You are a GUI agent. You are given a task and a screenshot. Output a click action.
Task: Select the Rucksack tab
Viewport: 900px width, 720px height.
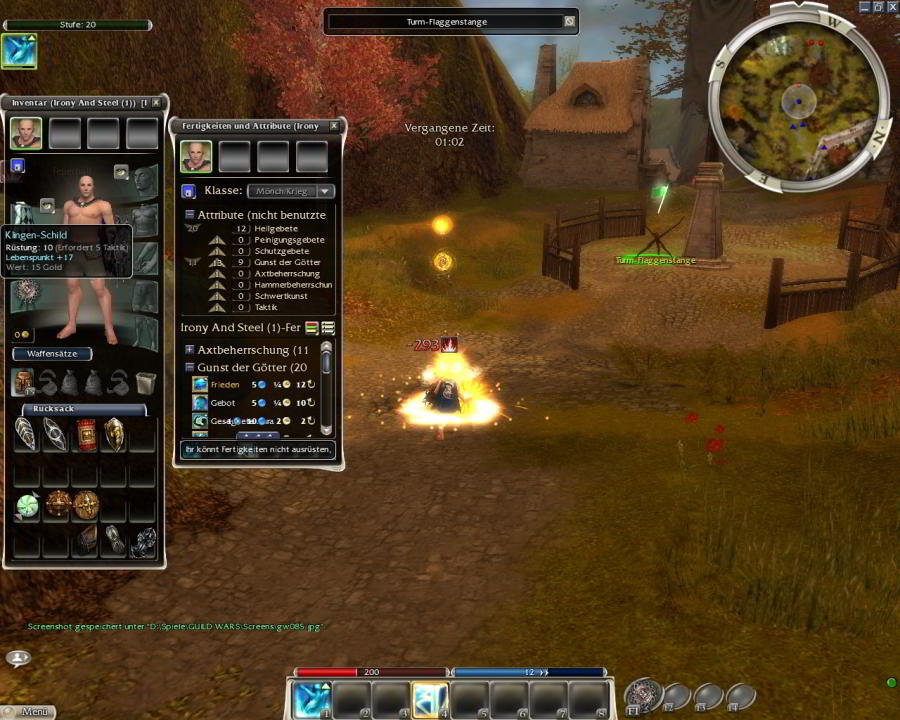tap(84, 409)
